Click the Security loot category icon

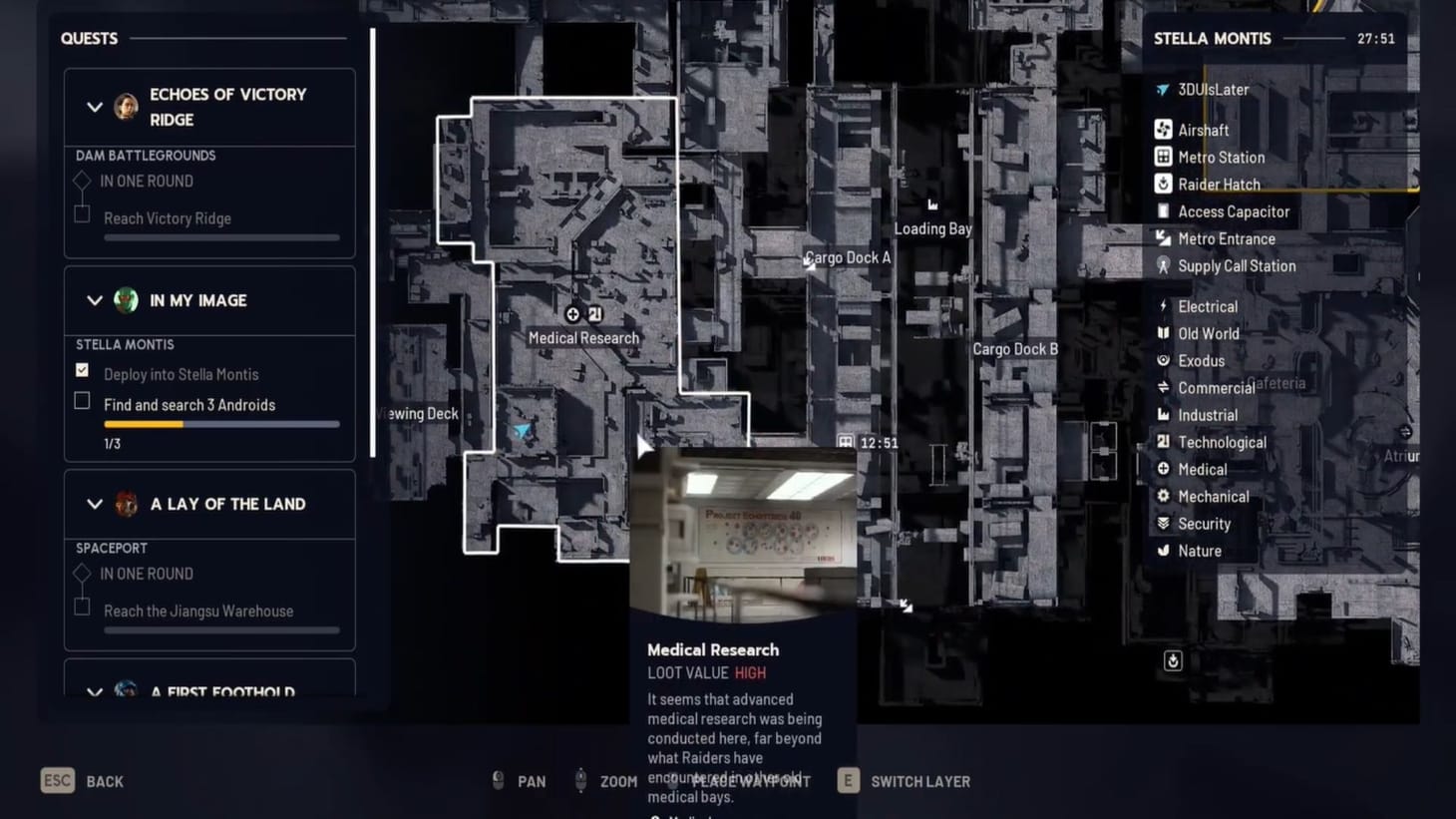[1164, 523]
